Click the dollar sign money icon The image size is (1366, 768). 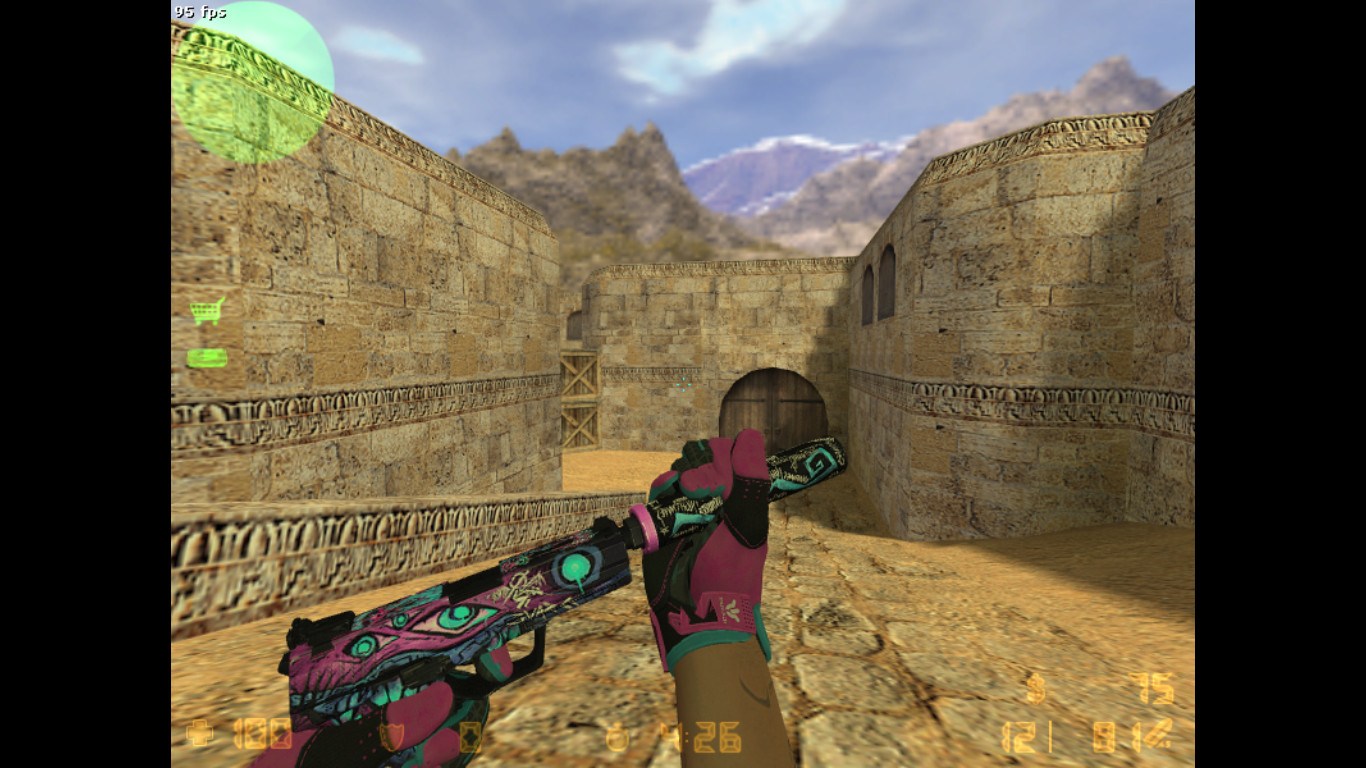[1035, 690]
